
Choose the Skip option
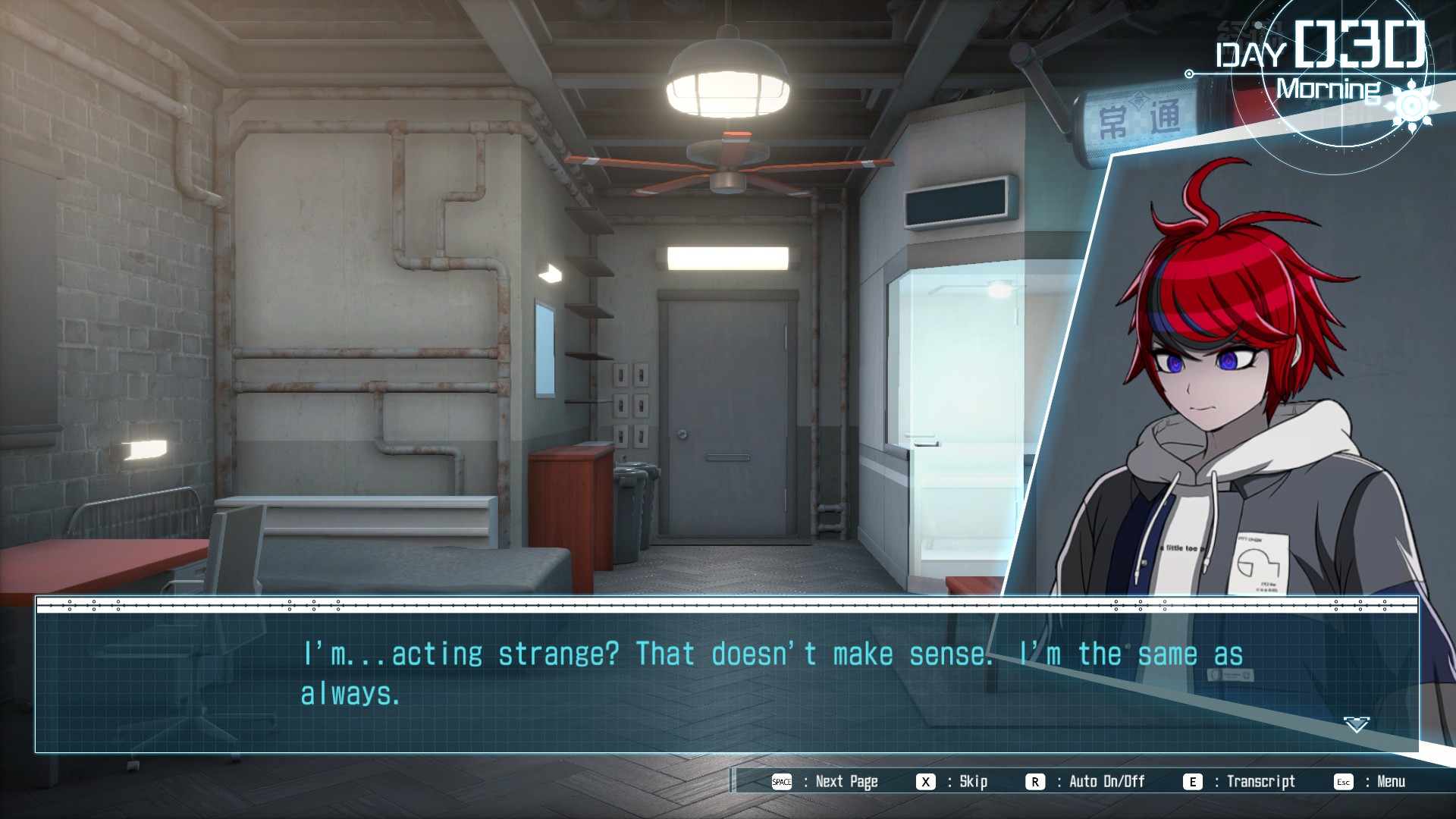(x=973, y=782)
